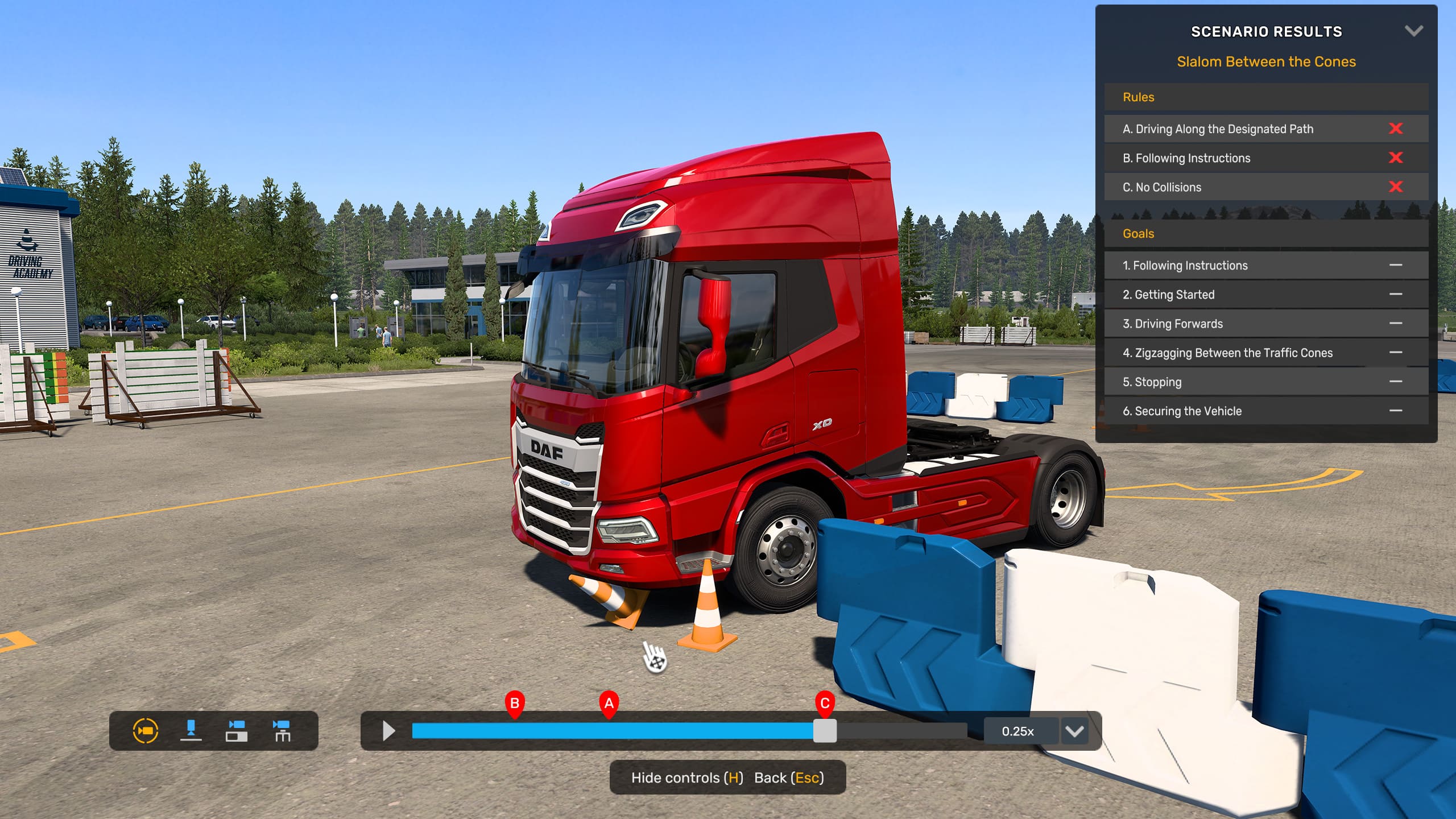1456x819 pixels.
Task: Play the scenario replay
Action: click(x=389, y=731)
